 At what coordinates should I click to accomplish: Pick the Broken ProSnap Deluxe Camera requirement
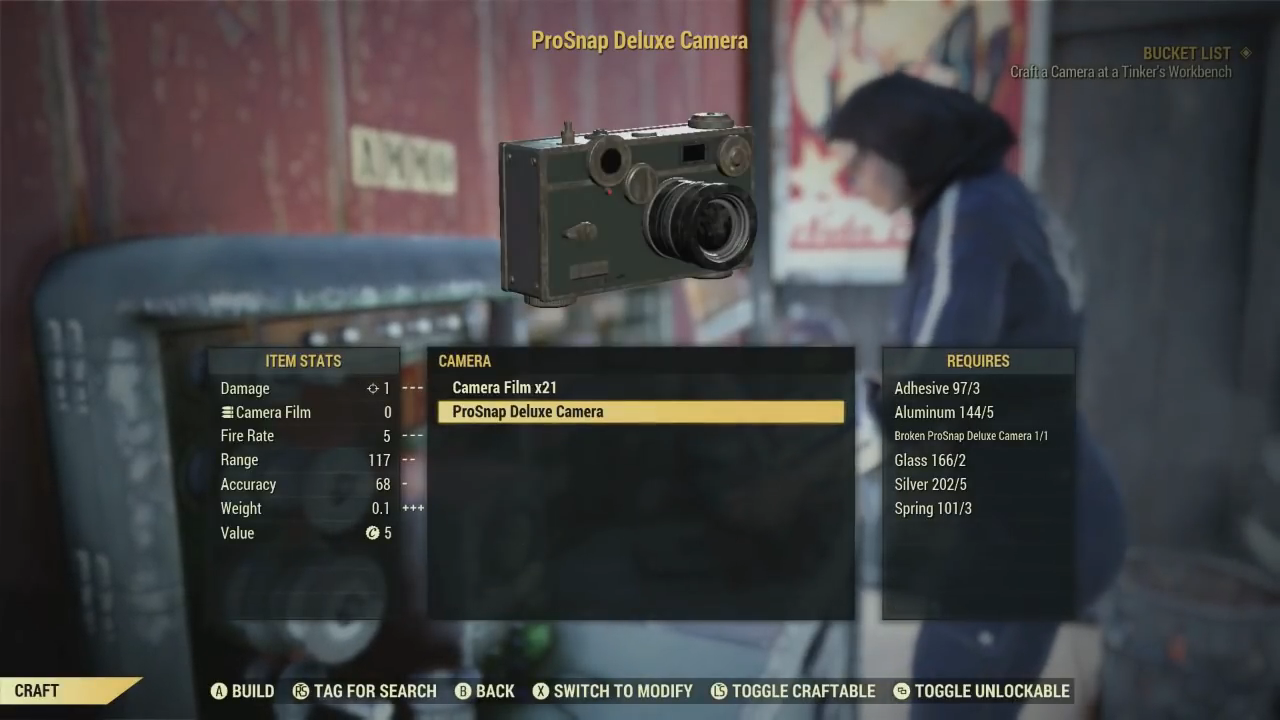tap(970, 436)
